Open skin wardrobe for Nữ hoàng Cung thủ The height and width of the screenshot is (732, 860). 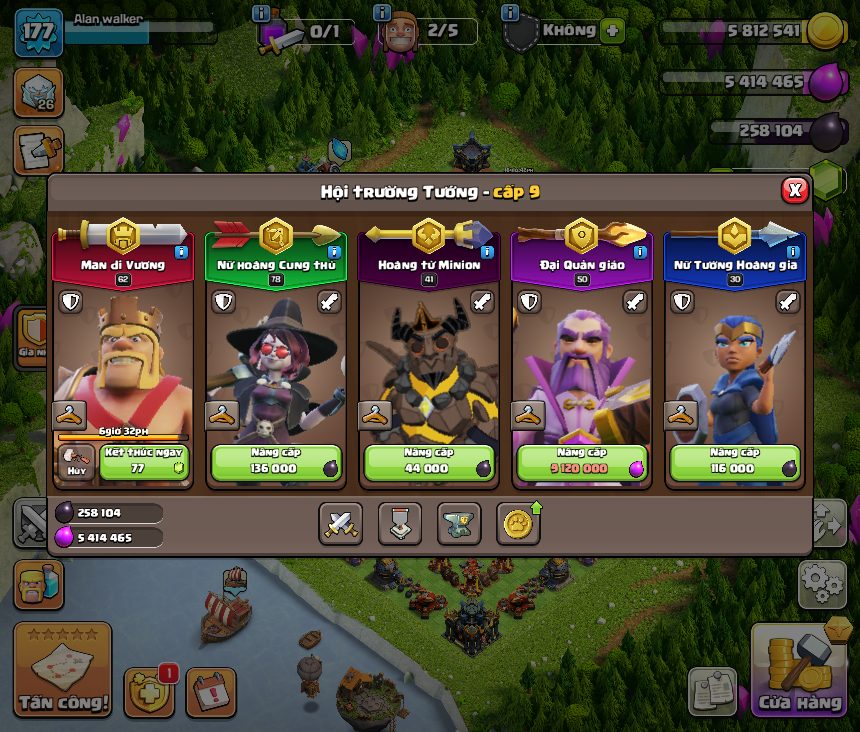click(223, 415)
